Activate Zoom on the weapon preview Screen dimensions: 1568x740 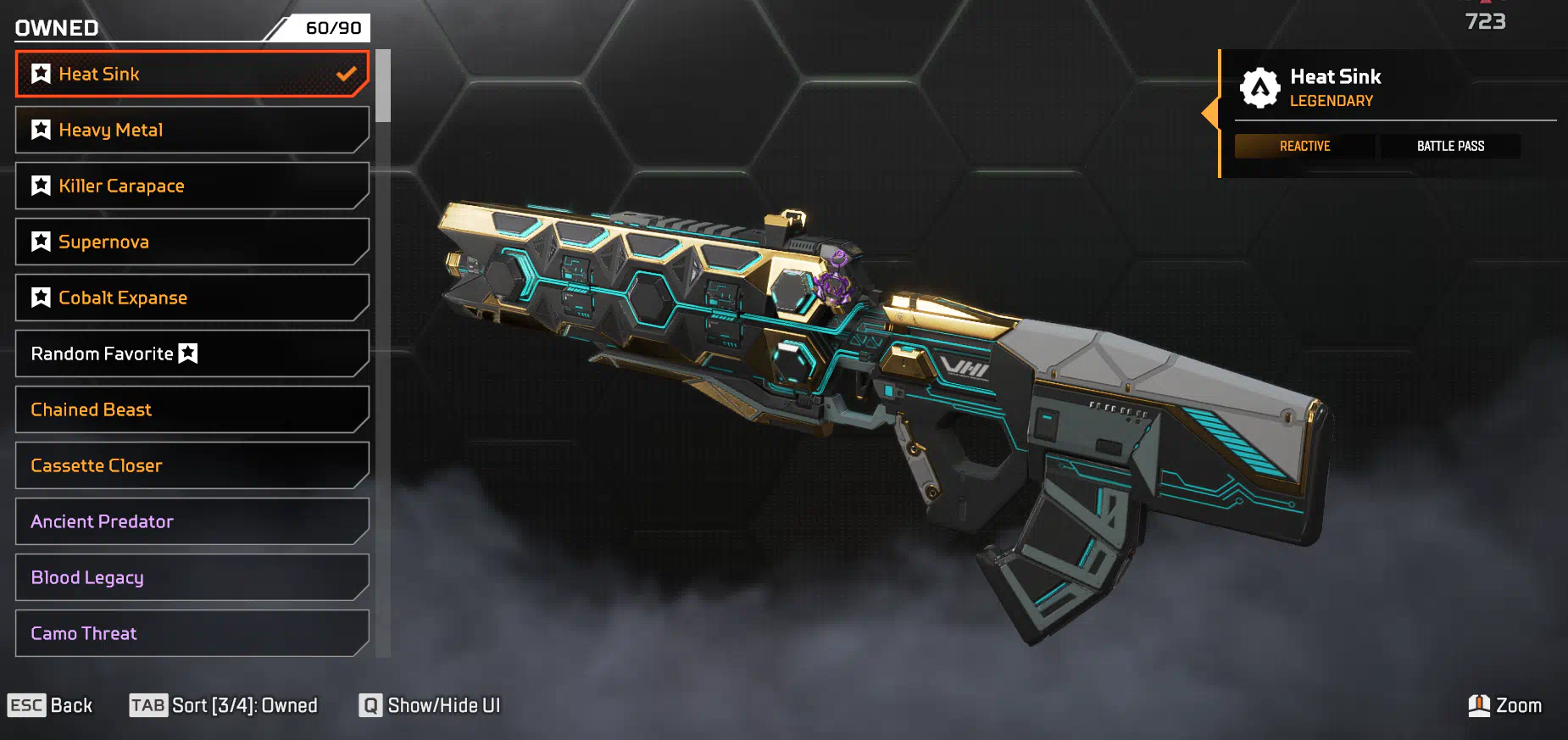(1504, 705)
